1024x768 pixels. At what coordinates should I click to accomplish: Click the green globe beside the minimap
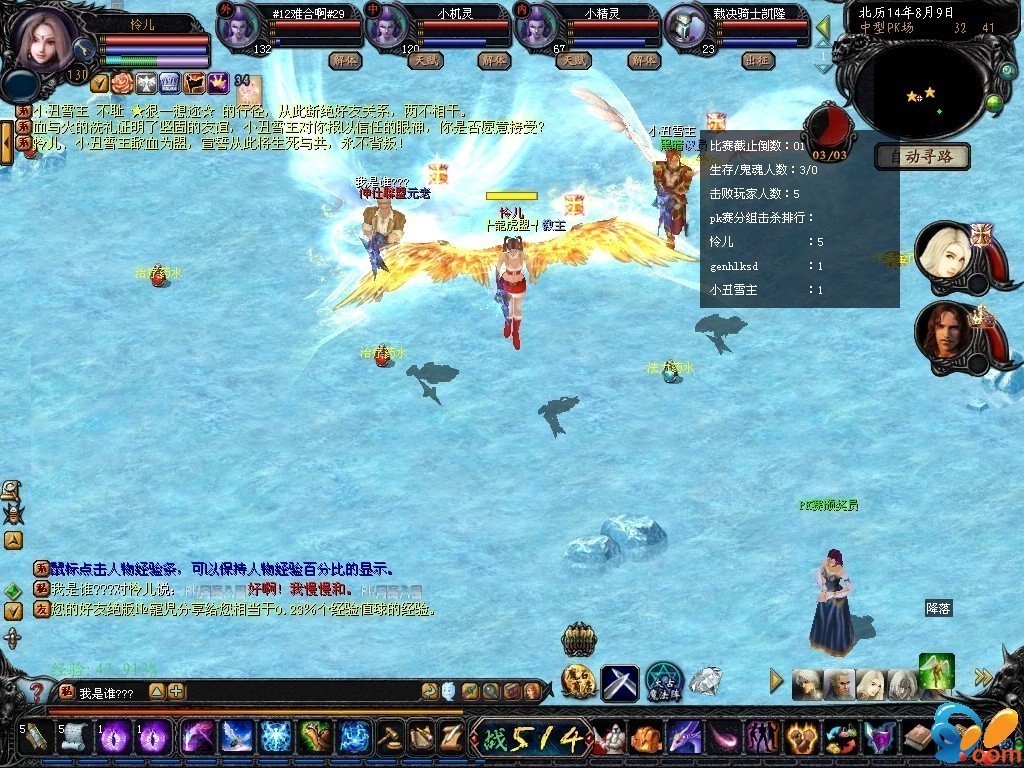point(994,101)
